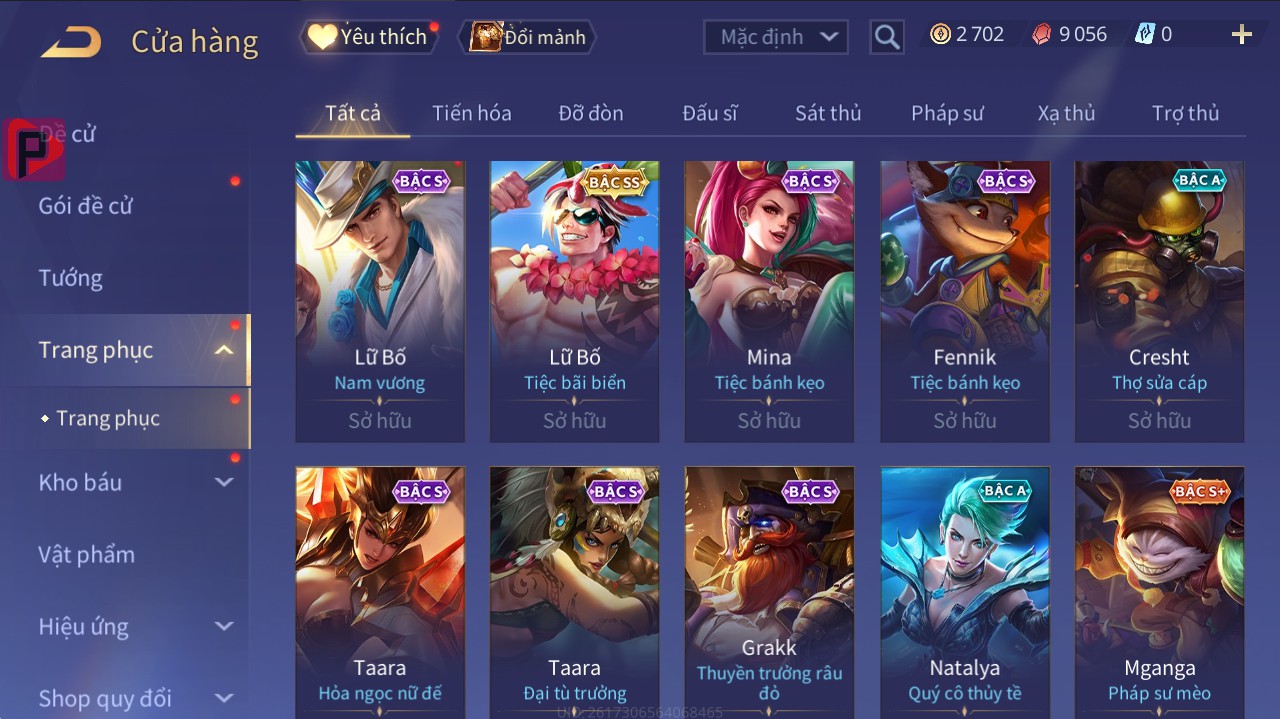Show the Sát thủ skins tab

point(827,113)
